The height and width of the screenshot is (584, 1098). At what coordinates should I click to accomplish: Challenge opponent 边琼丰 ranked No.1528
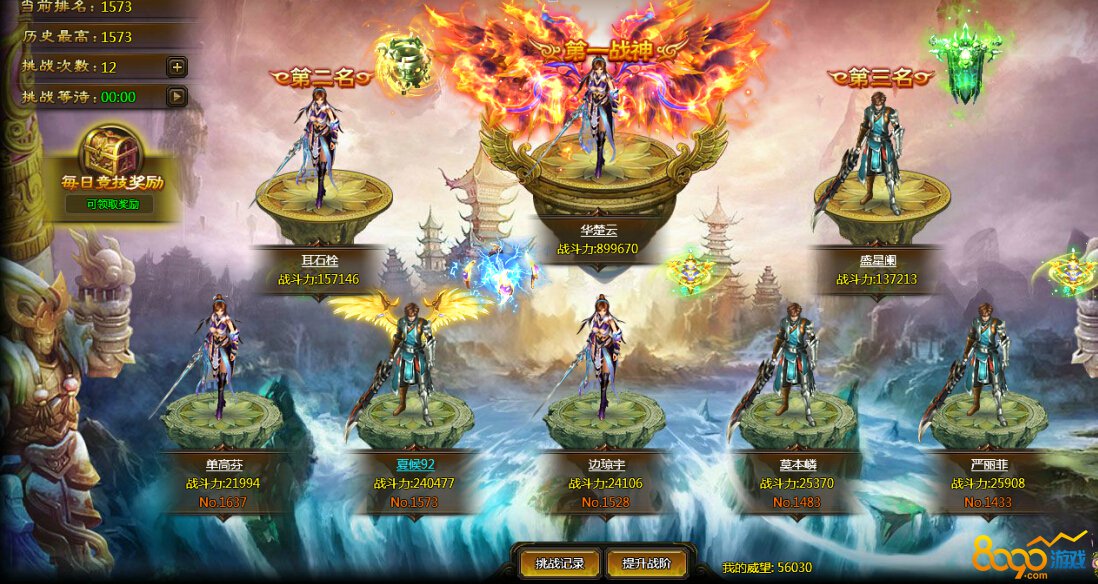(x=603, y=360)
